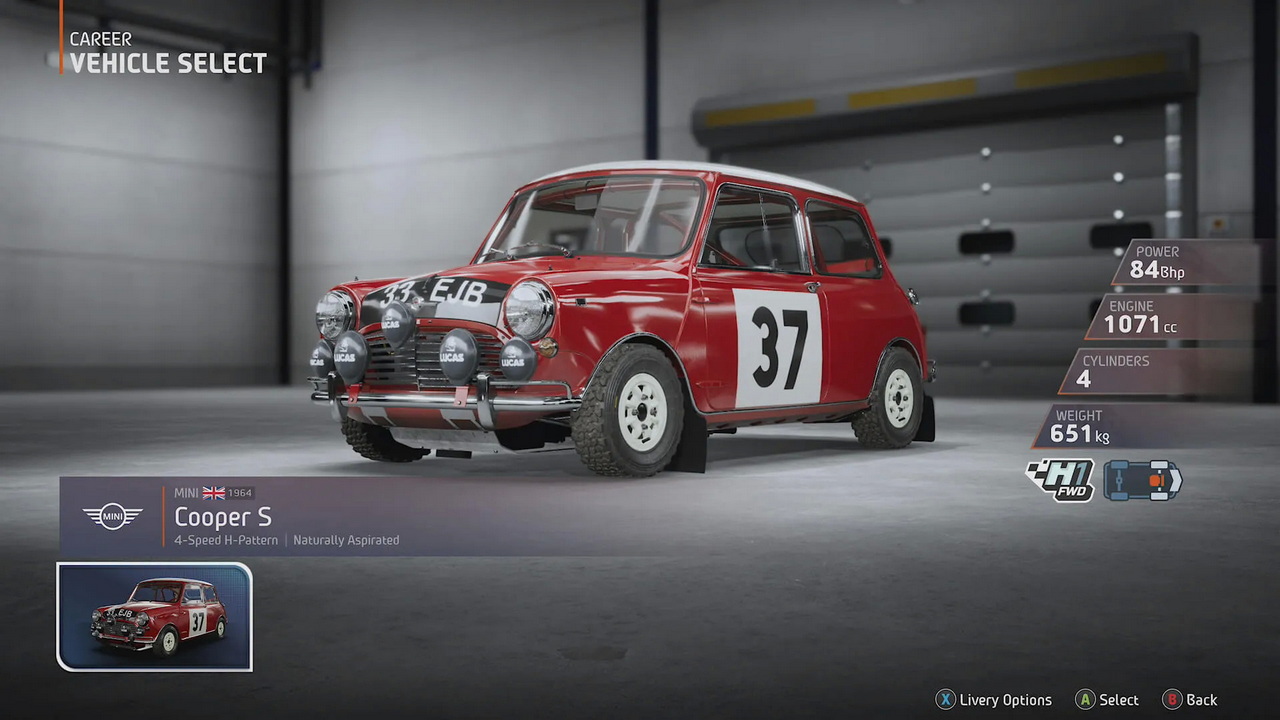Click the CAREER label
The image size is (1280, 720).
pyautogui.click(x=100, y=38)
